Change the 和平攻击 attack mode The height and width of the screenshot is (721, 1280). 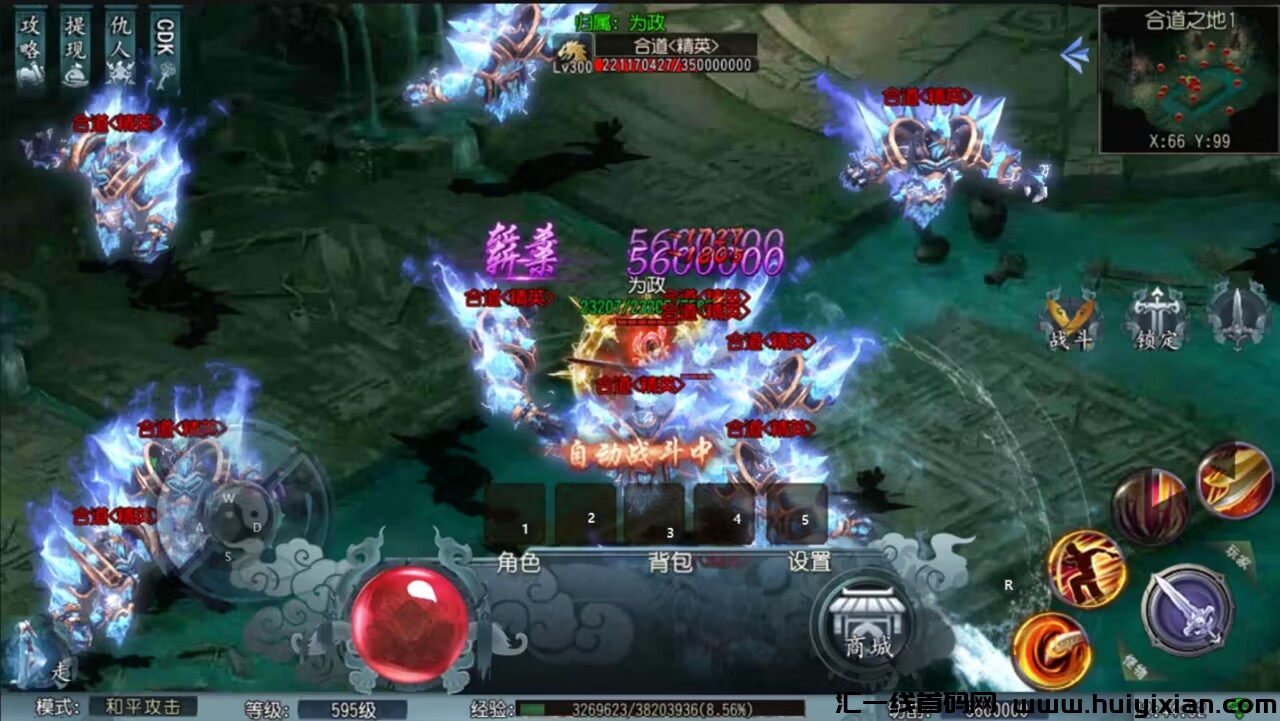(143, 707)
